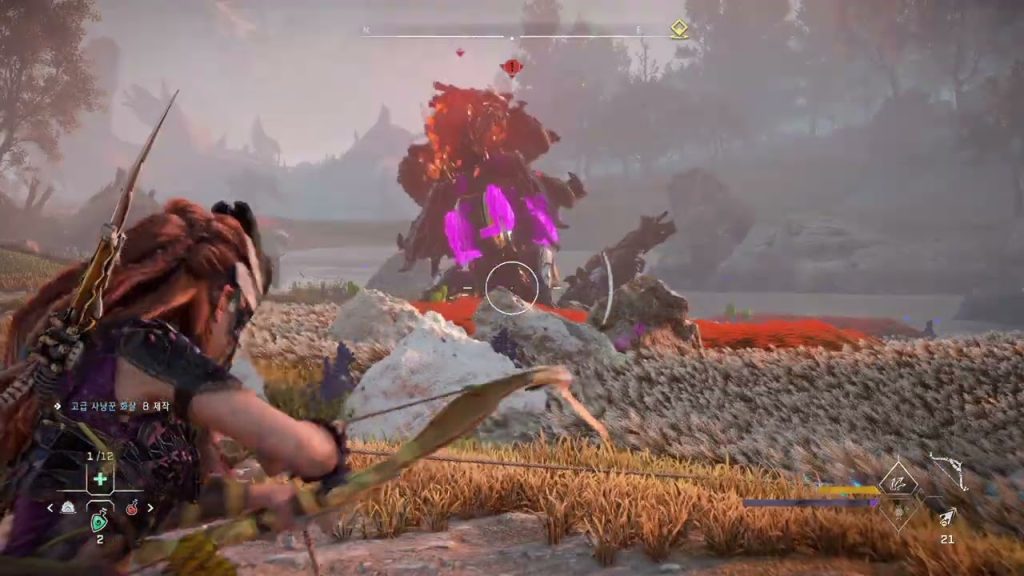This screenshot has width=1024, height=576.
Task: Select the green cross medicine pouch slot
Action: click(100, 479)
